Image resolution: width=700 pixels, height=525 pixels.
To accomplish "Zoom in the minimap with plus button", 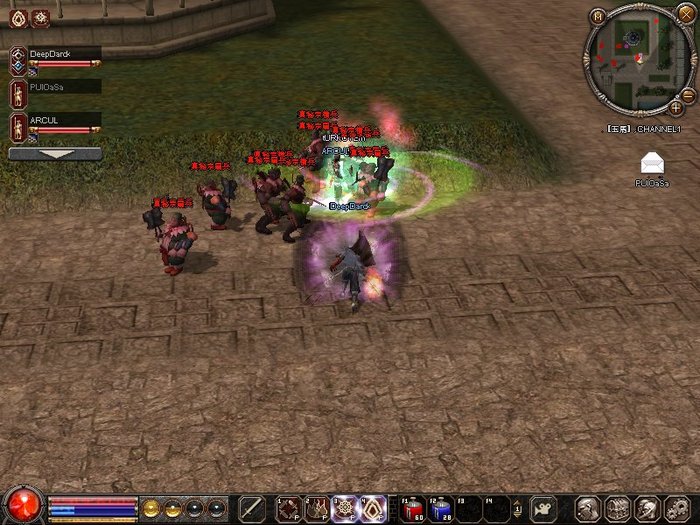I will pyautogui.click(x=677, y=106).
